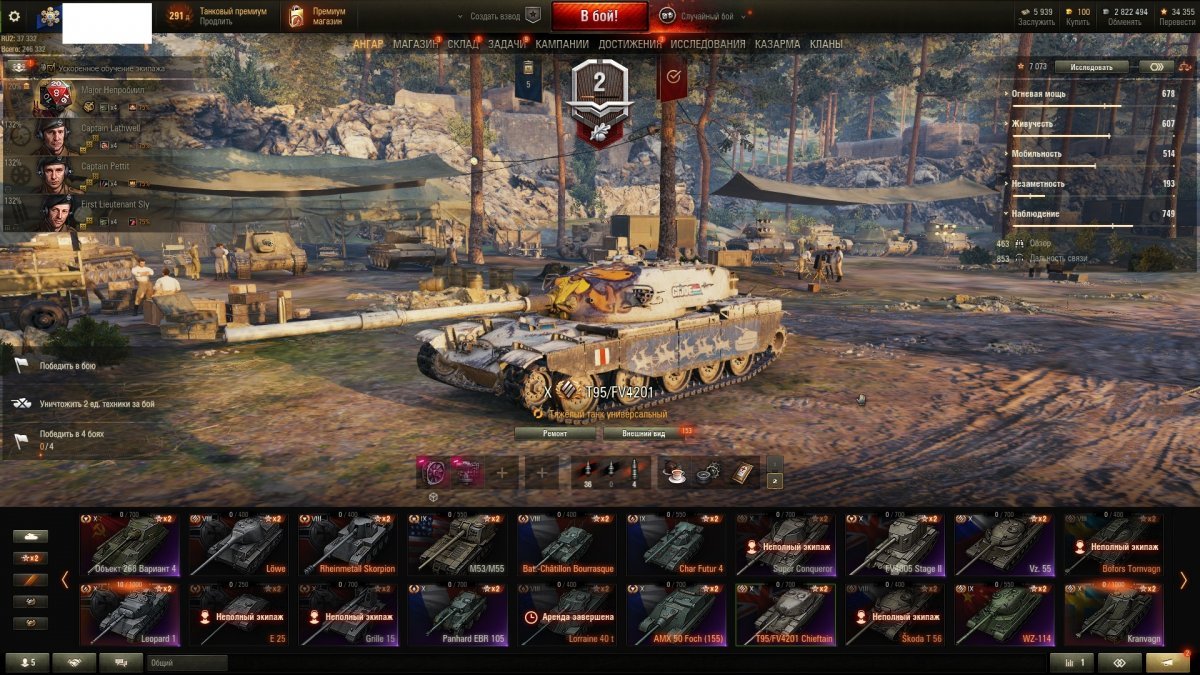Open the Кланы tab

point(825,44)
